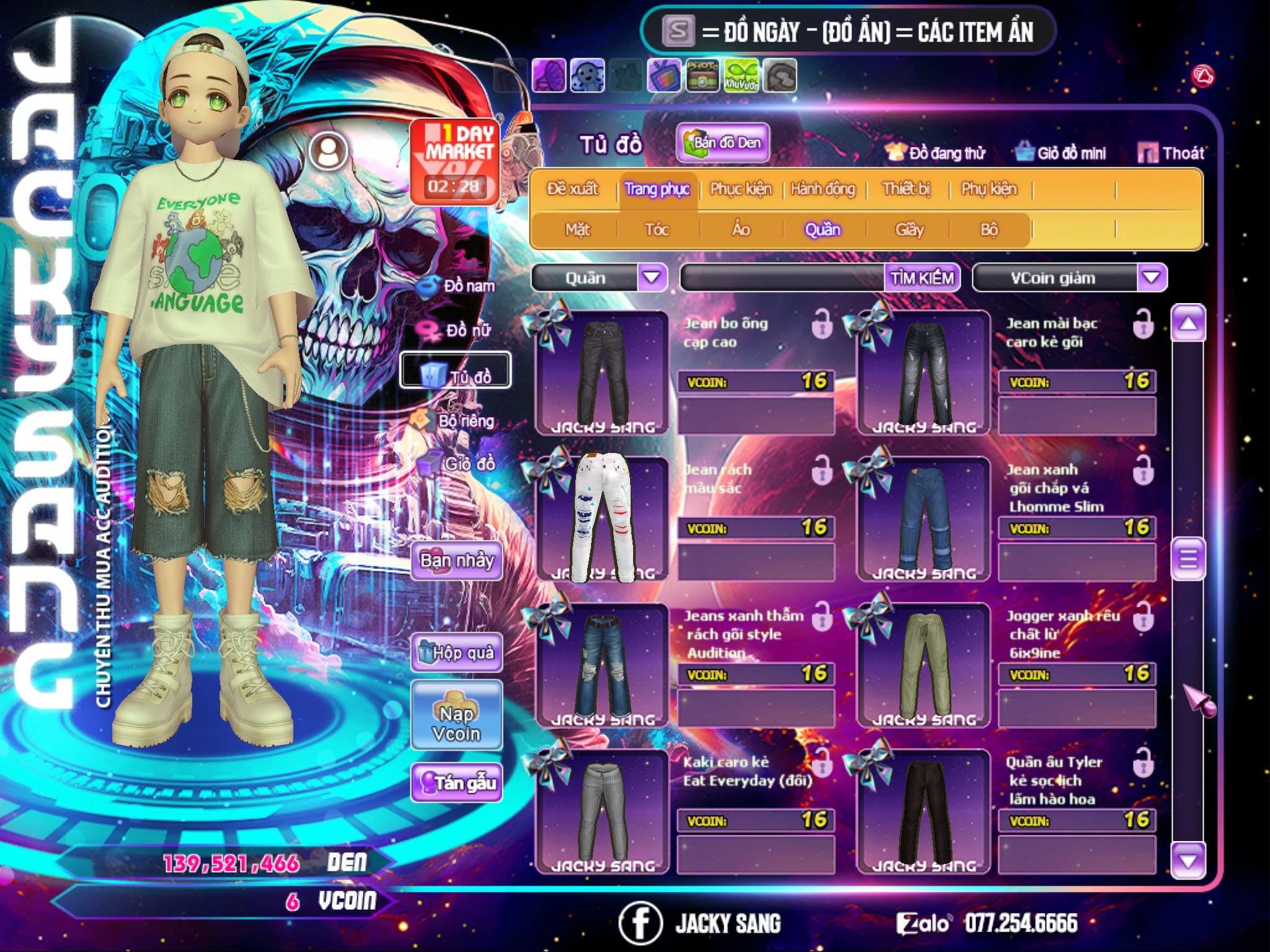Open the Tóc hair sub-tab
This screenshot has width=1270, height=952.
[657, 230]
